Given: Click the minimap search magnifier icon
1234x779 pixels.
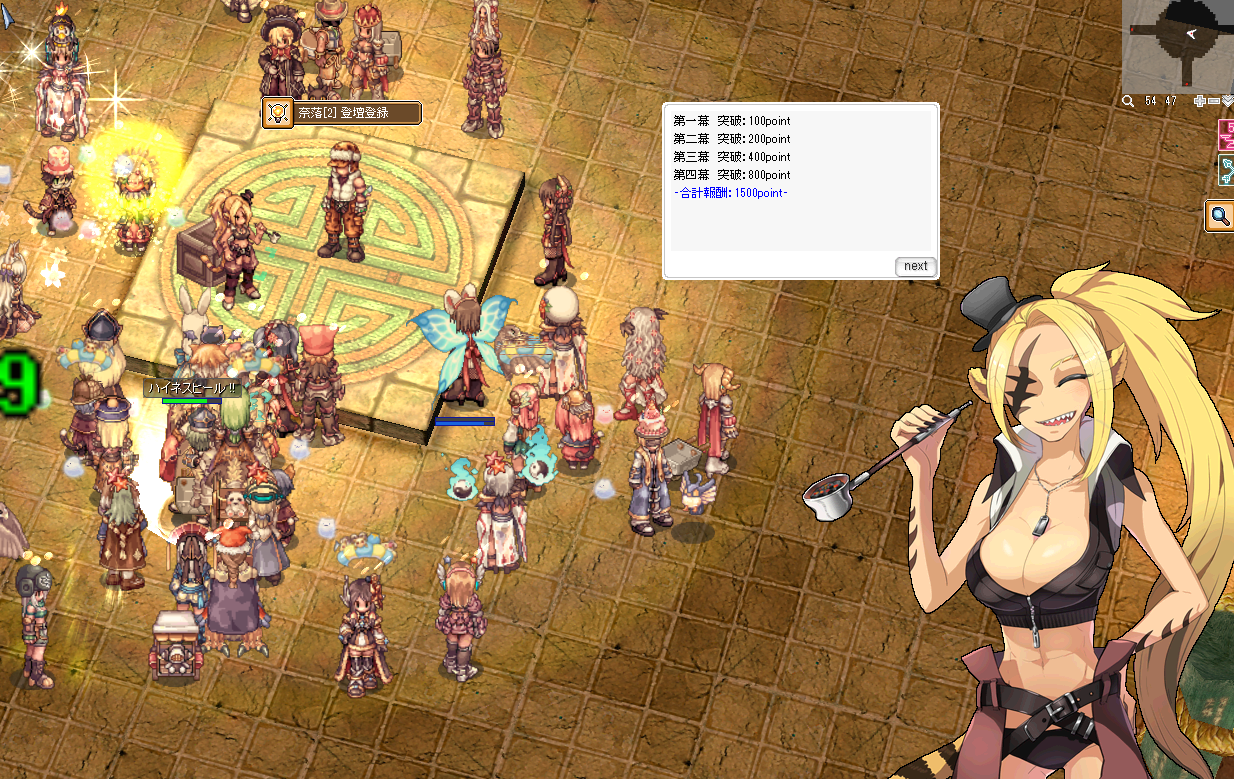Looking at the screenshot, I should pyautogui.click(x=1128, y=101).
